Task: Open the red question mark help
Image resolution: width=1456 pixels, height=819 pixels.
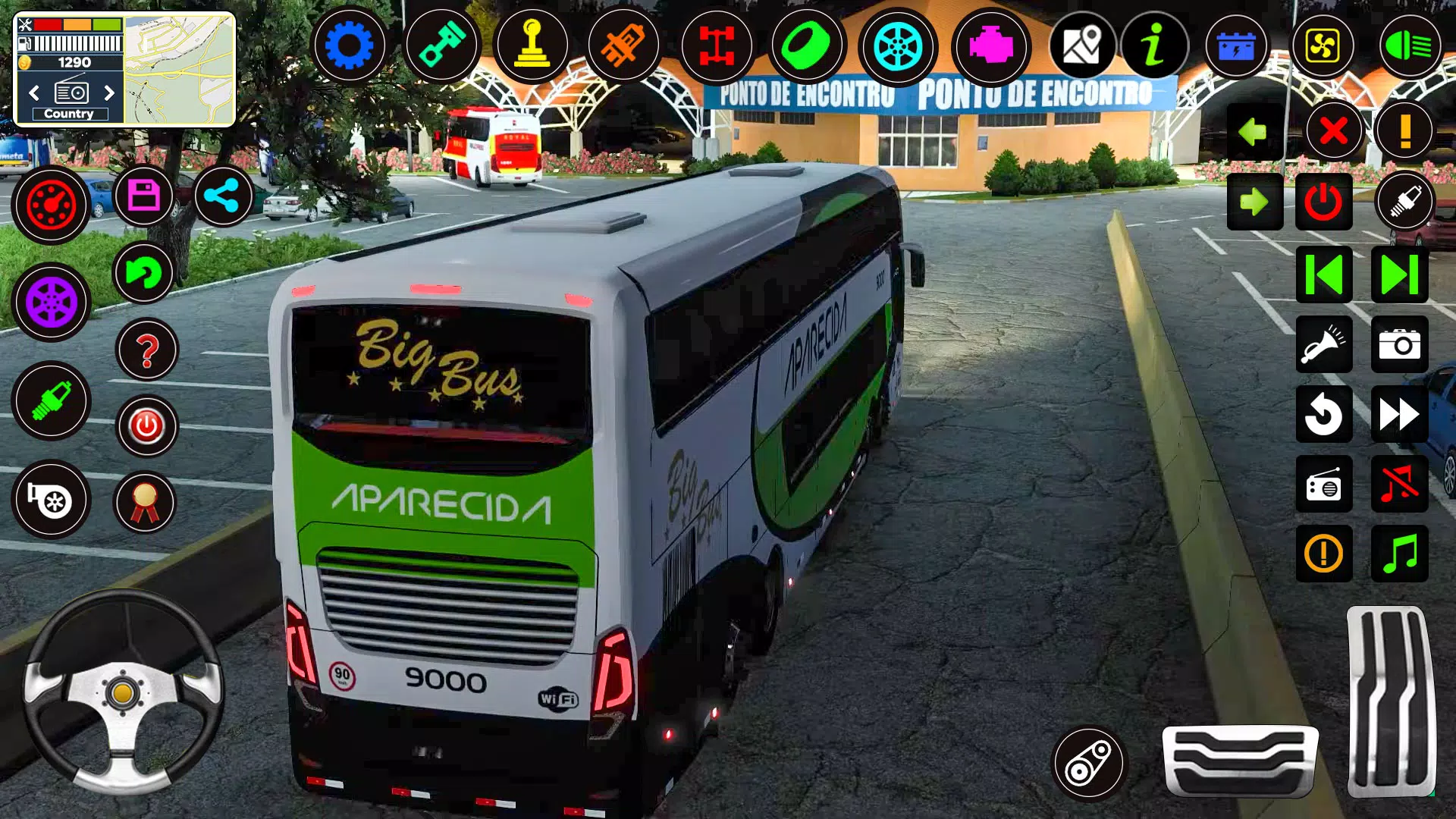Action: pos(147,350)
